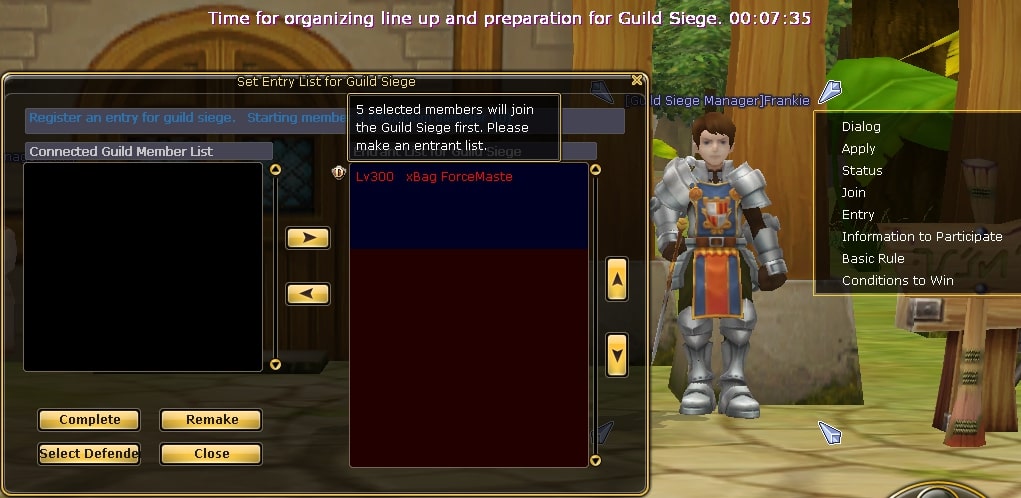
Task: Select Status in the NPC menu
Action: pos(862,171)
